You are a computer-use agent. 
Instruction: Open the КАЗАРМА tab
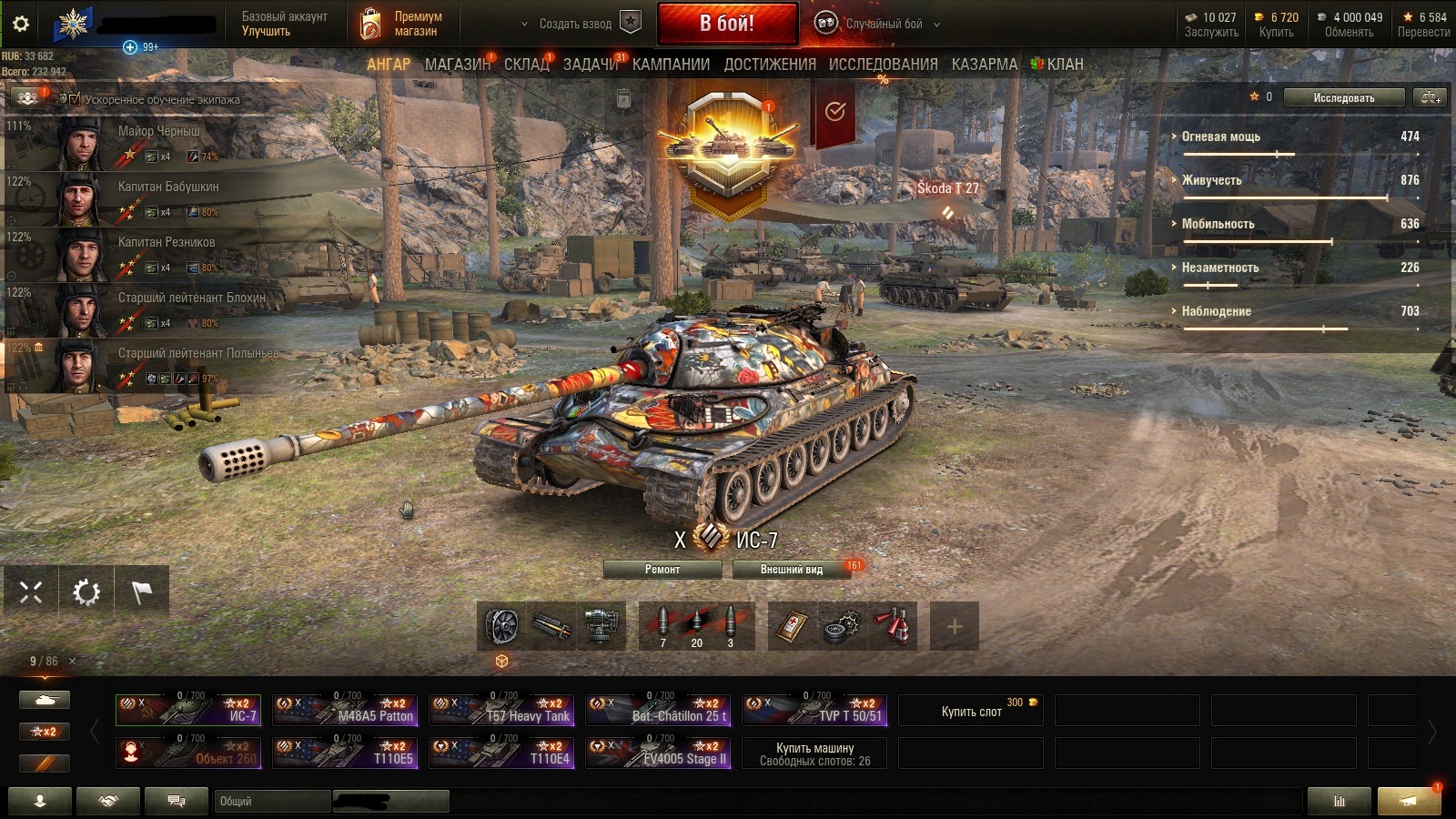tap(985, 65)
